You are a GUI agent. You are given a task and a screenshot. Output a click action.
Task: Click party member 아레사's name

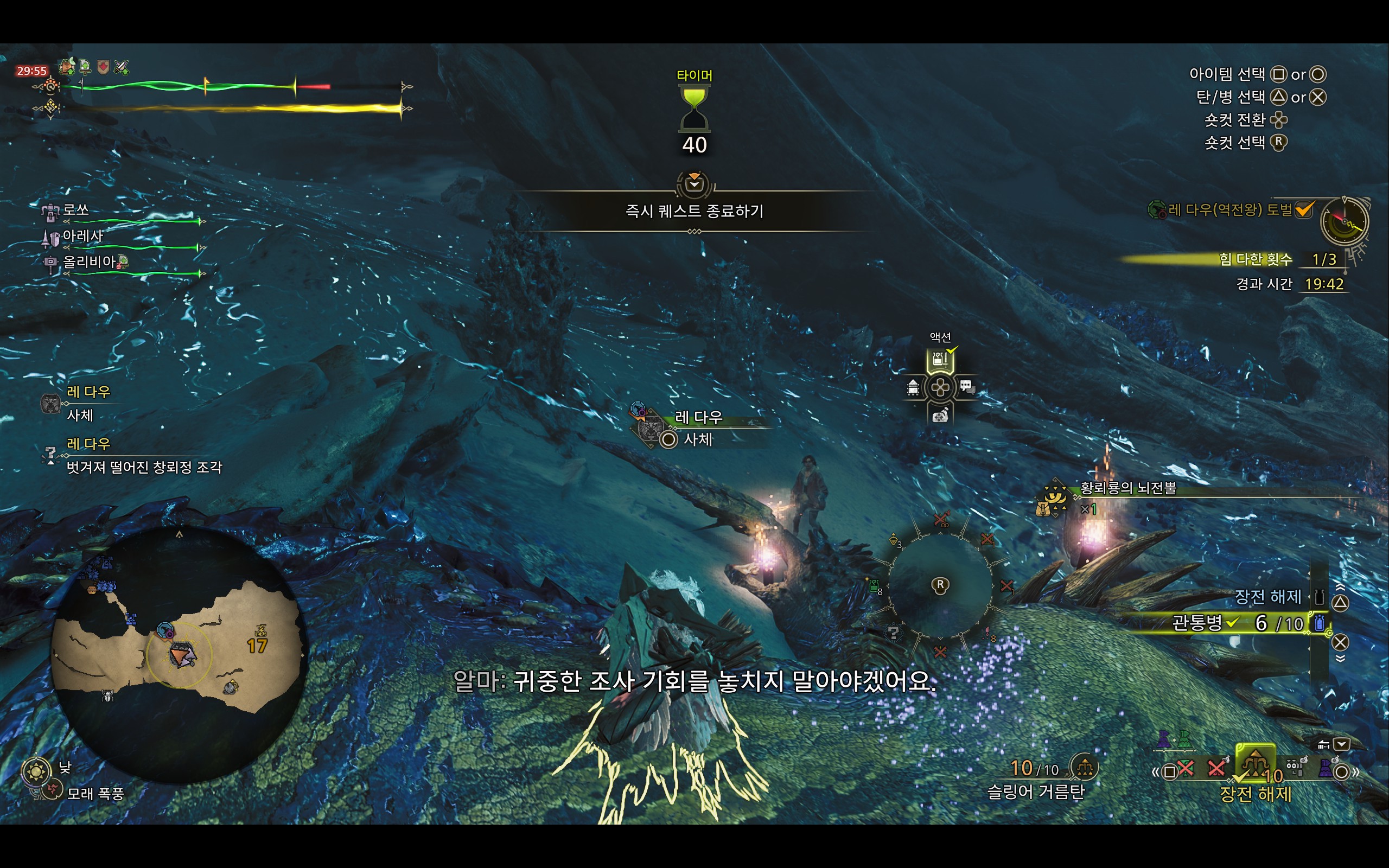[x=82, y=236]
